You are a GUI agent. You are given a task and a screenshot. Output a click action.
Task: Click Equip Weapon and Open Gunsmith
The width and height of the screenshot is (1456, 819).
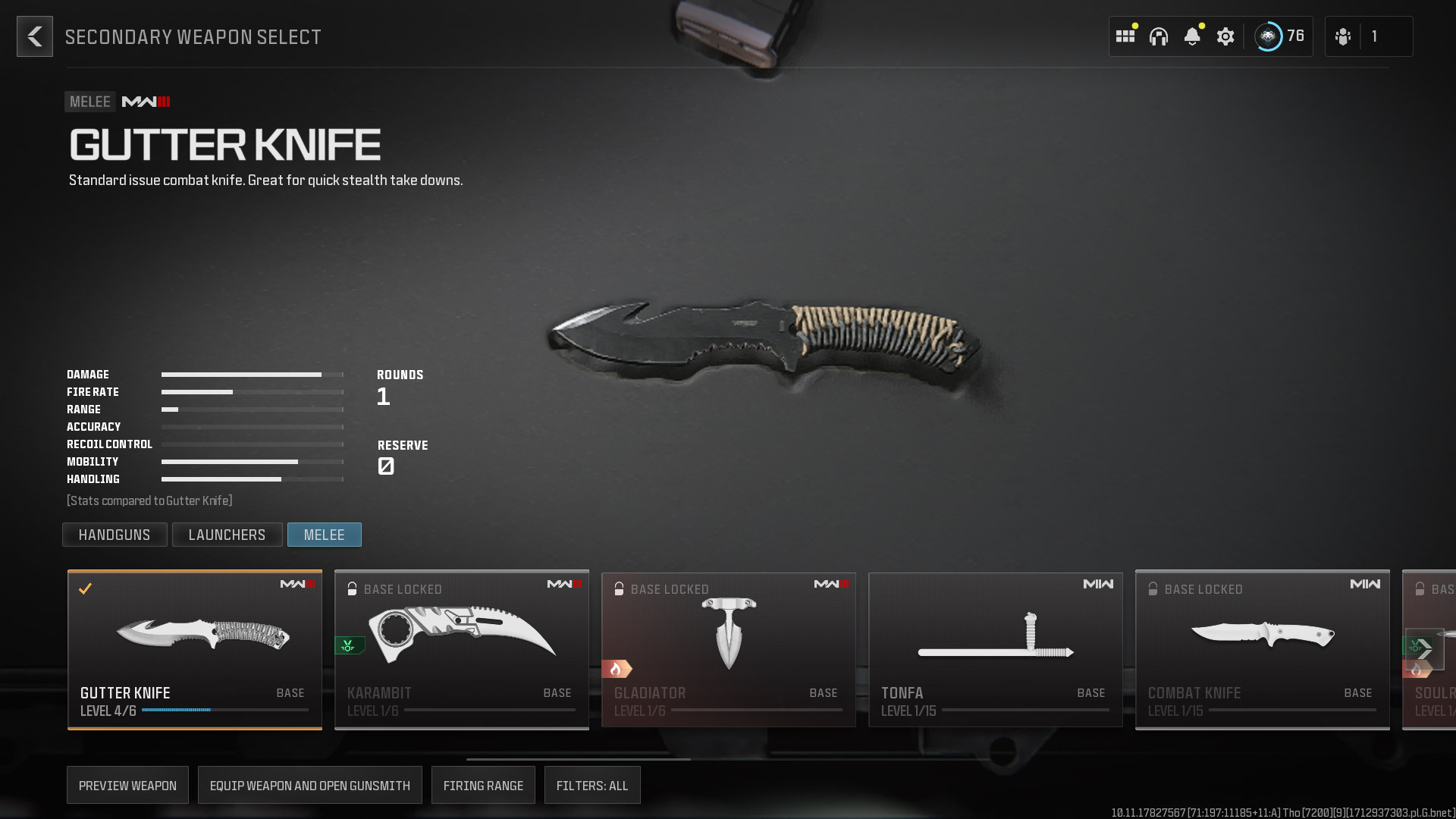coord(309,785)
